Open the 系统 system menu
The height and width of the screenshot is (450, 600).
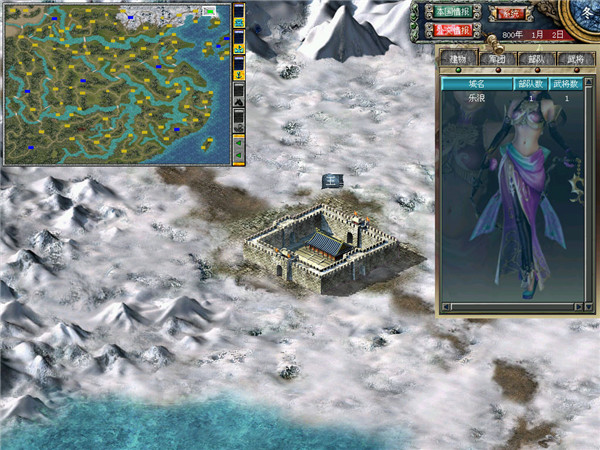coord(512,13)
